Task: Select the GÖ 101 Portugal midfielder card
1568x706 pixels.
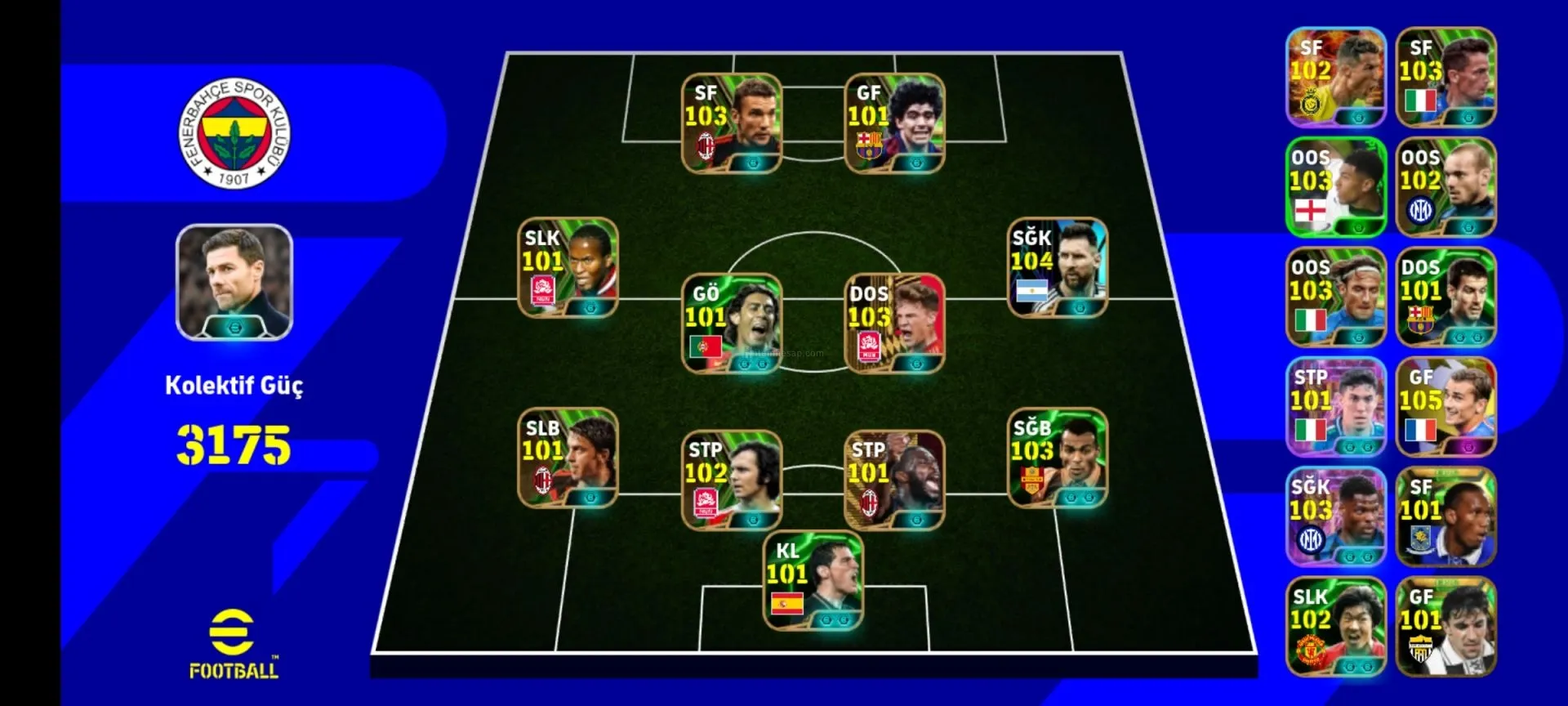Action: tap(732, 324)
